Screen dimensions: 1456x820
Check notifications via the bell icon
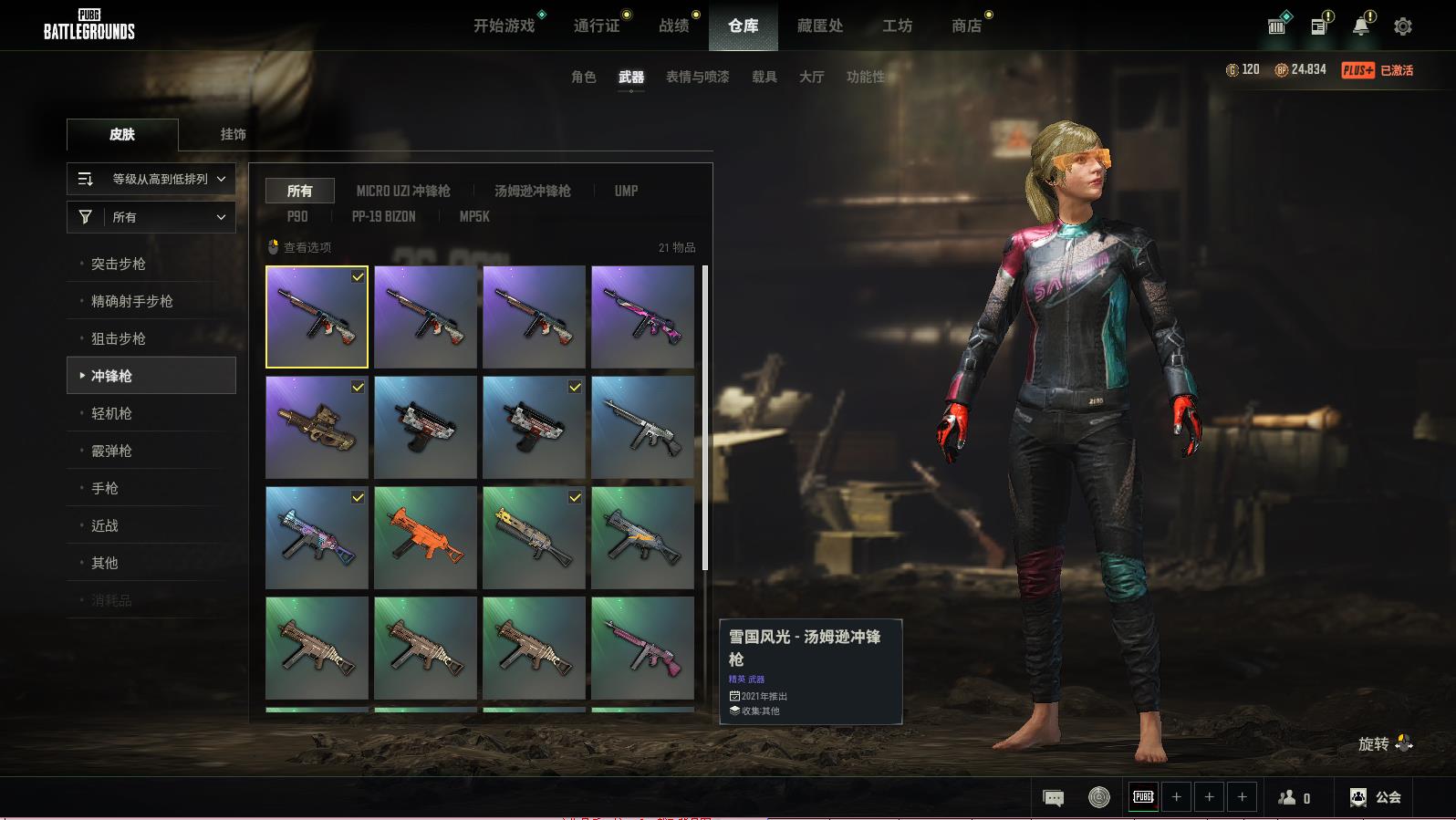(1360, 26)
